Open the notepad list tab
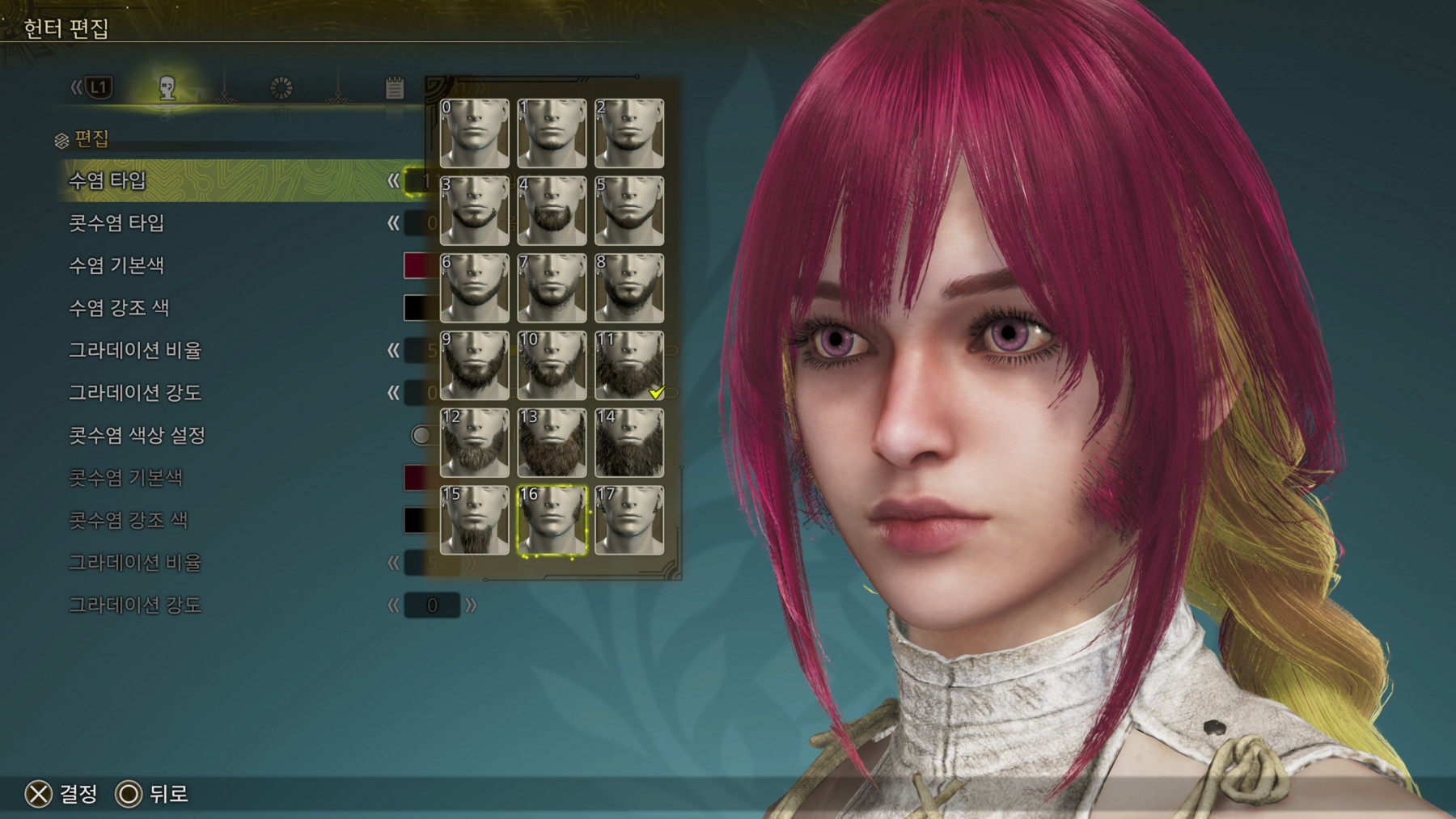The height and width of the screenshot is (819, 1456). click(x=394, y=87)
